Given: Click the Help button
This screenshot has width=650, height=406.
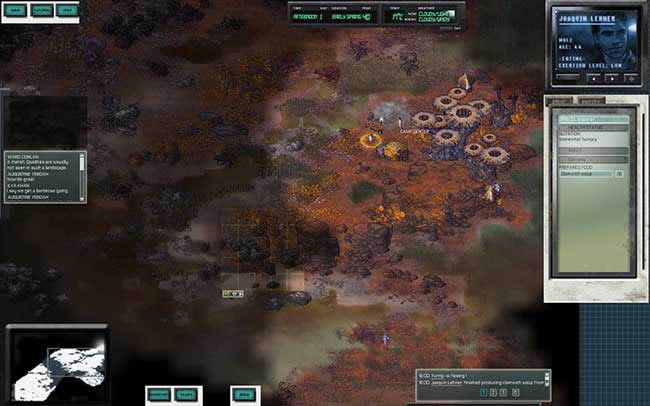Looking at the screenshot, I should click(x=68, y=10).
